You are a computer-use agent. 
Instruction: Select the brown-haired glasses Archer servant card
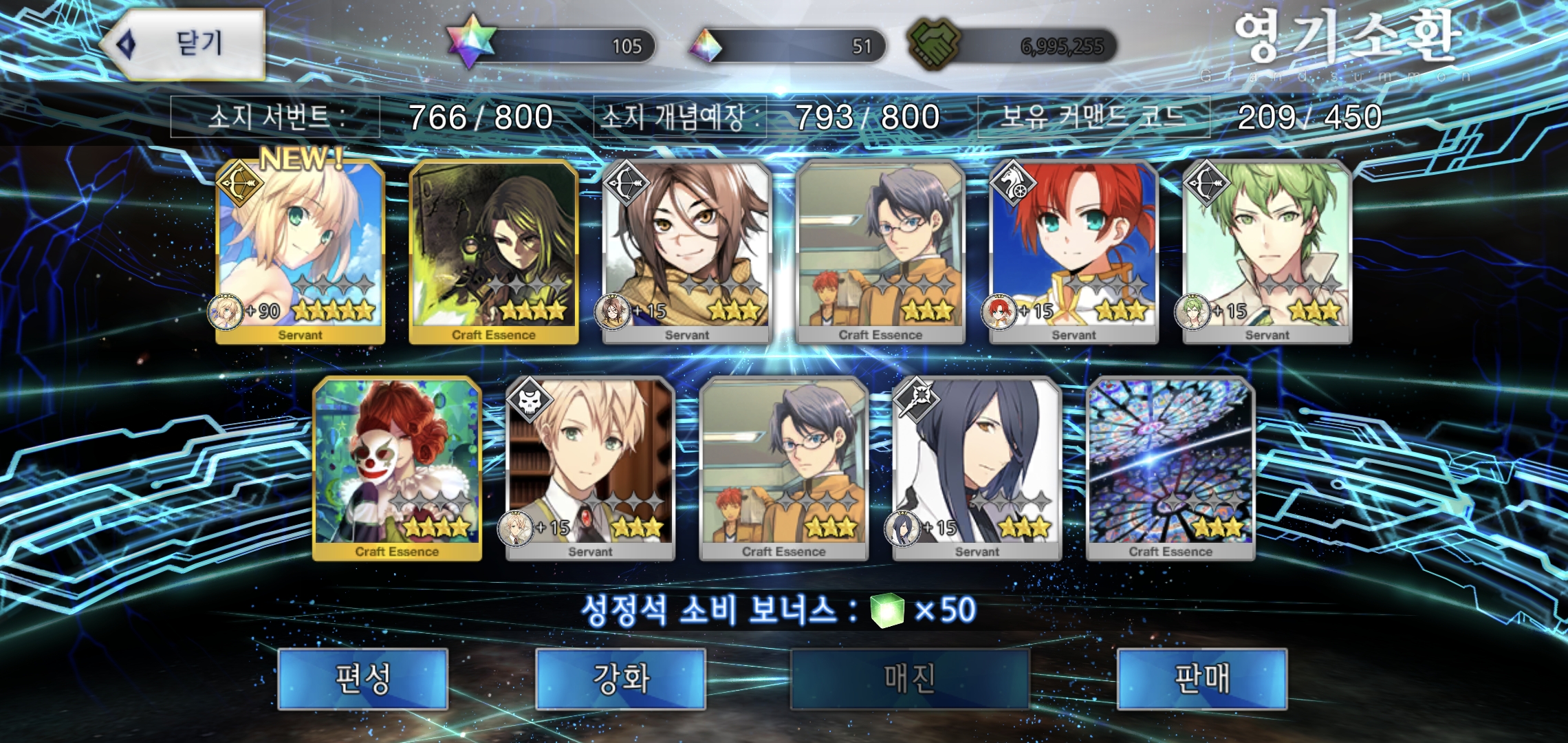pyautogui.click(x=687, y=252)
